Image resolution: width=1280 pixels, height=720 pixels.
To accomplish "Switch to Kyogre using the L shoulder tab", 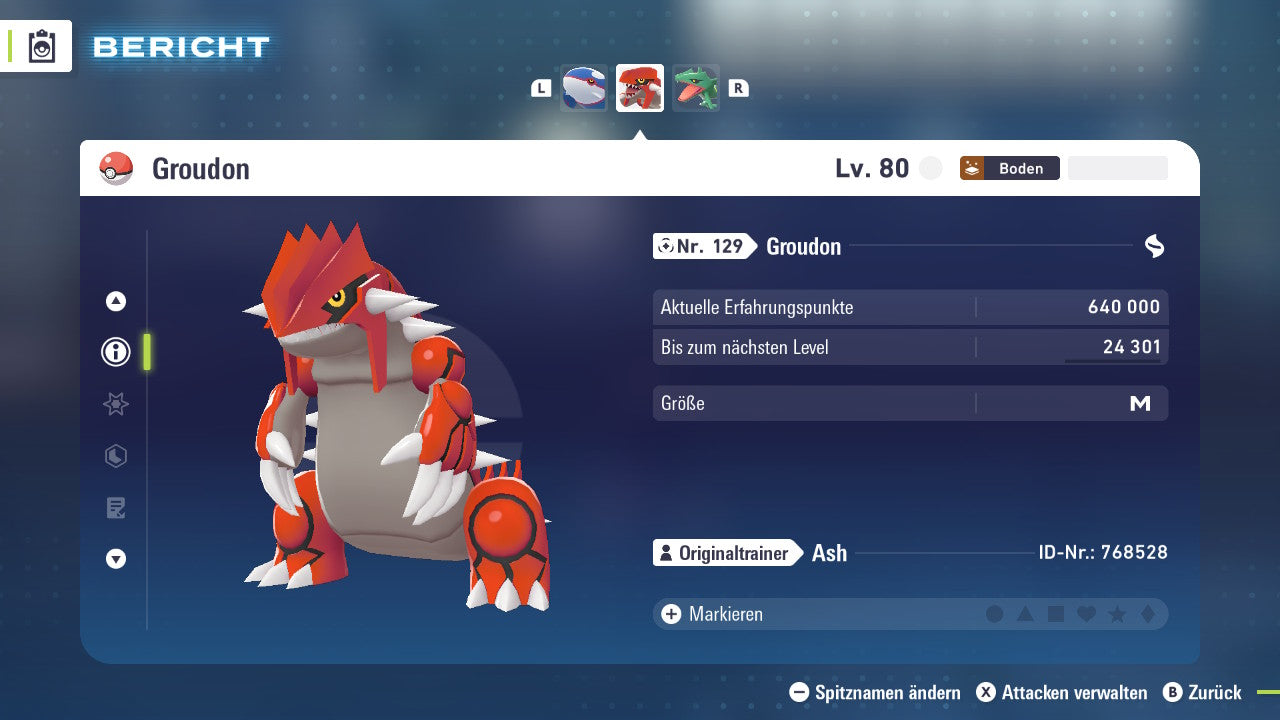I will pyautogui.click(x=540, y=88).
